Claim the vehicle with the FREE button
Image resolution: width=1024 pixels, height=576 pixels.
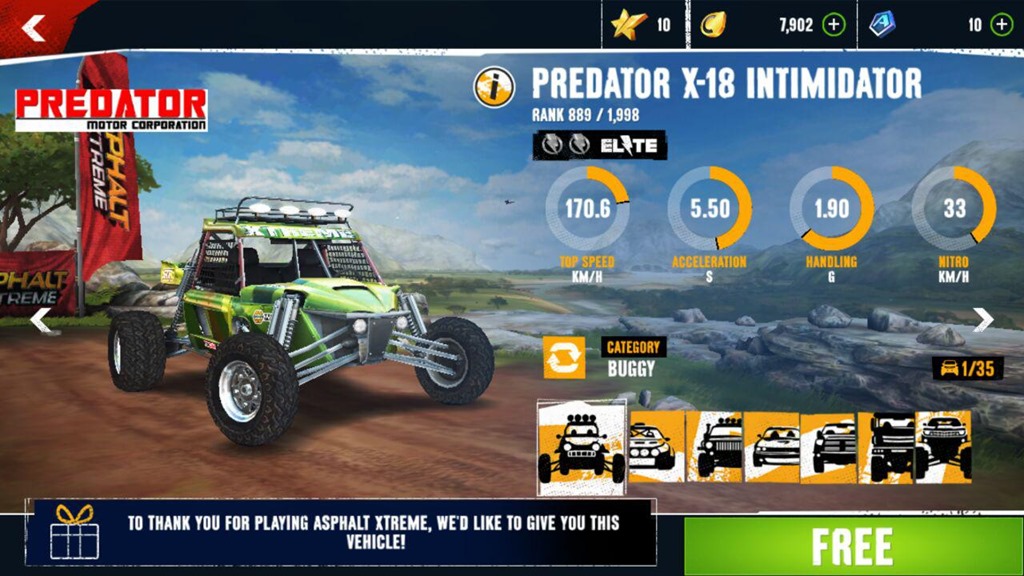[853, 546]
